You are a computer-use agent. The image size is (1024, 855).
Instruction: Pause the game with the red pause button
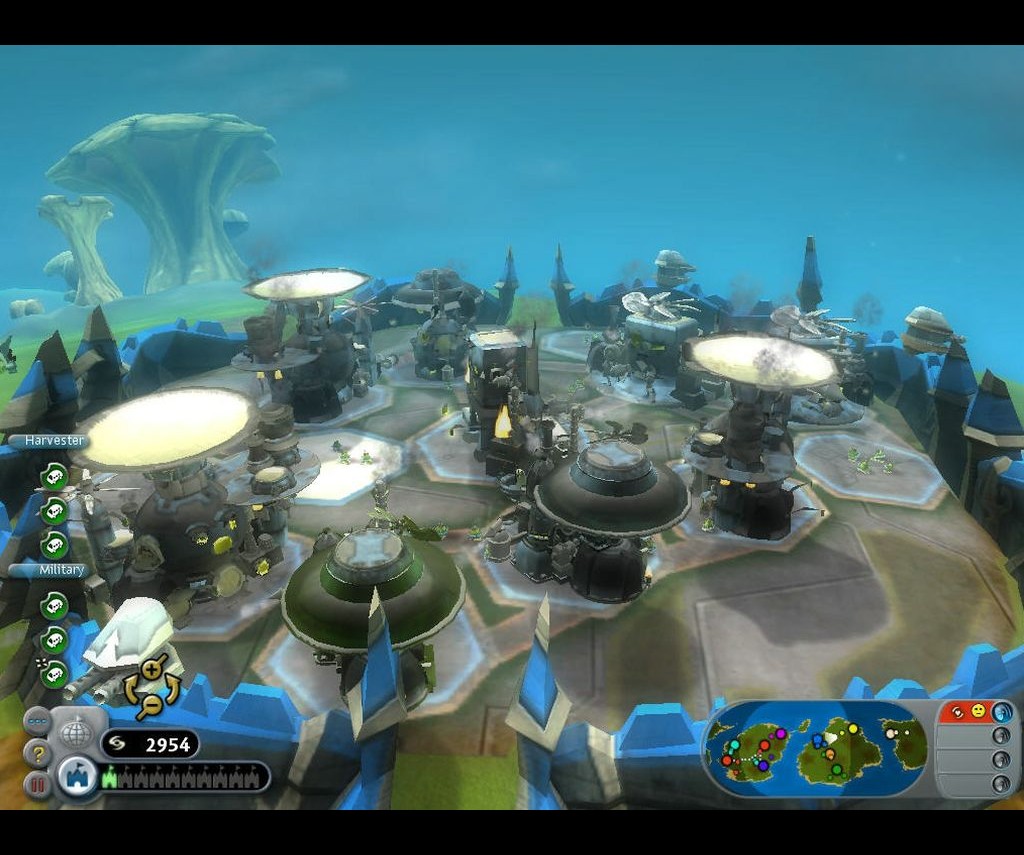coord(37,784)
